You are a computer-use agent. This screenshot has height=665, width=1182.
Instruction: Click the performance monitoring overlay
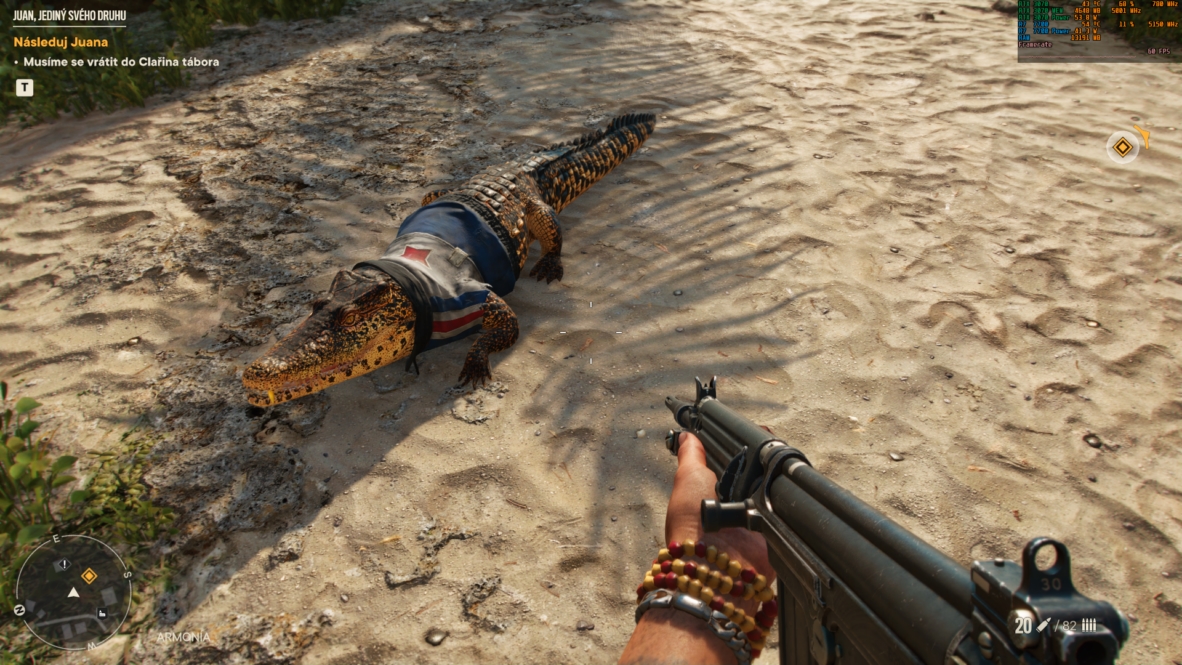pyautogui.click(x=1098, y=30)
